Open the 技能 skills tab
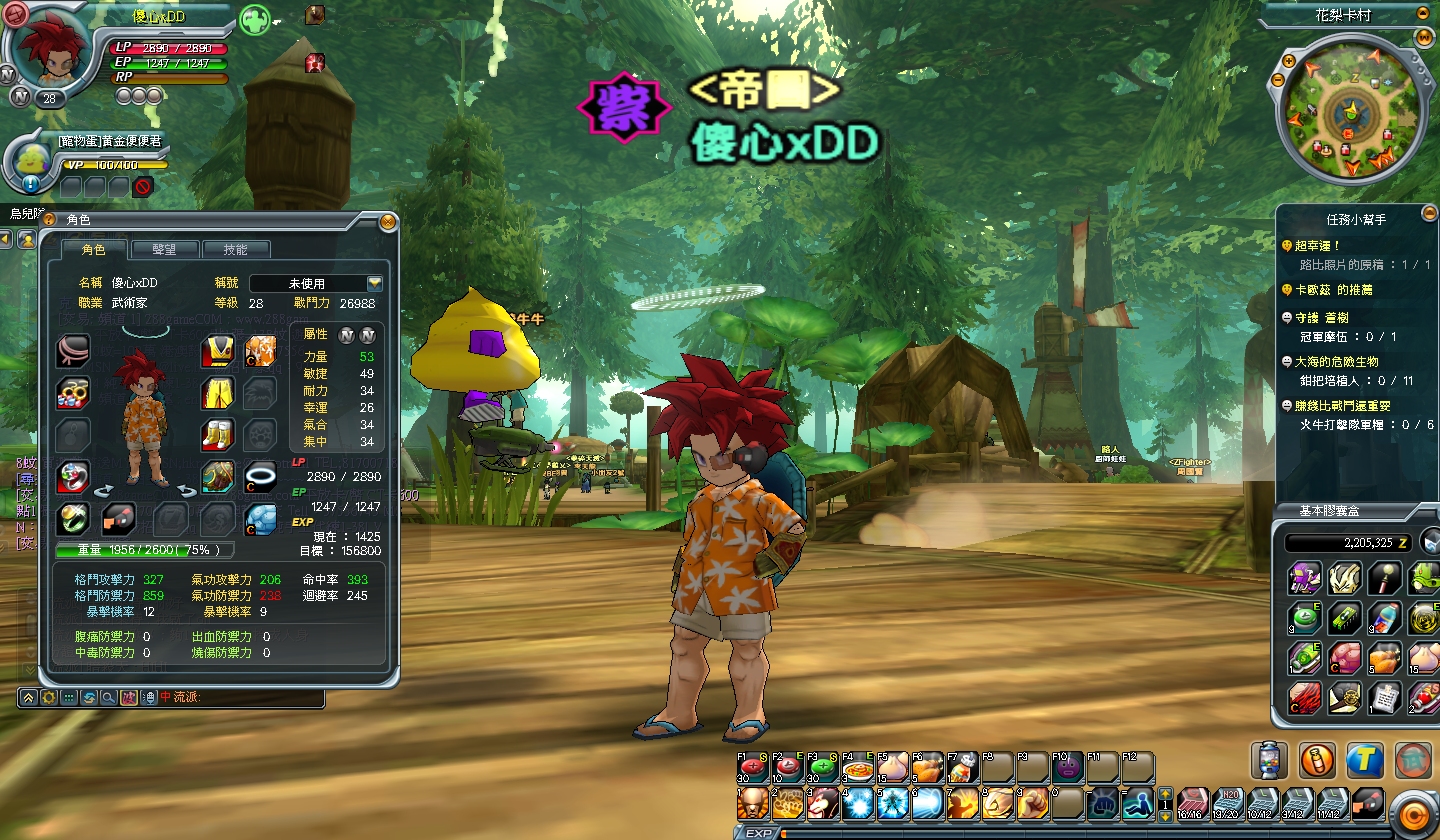Viewport: 1440px width, 840px height. pyautogui.click(x=235, y=249)
